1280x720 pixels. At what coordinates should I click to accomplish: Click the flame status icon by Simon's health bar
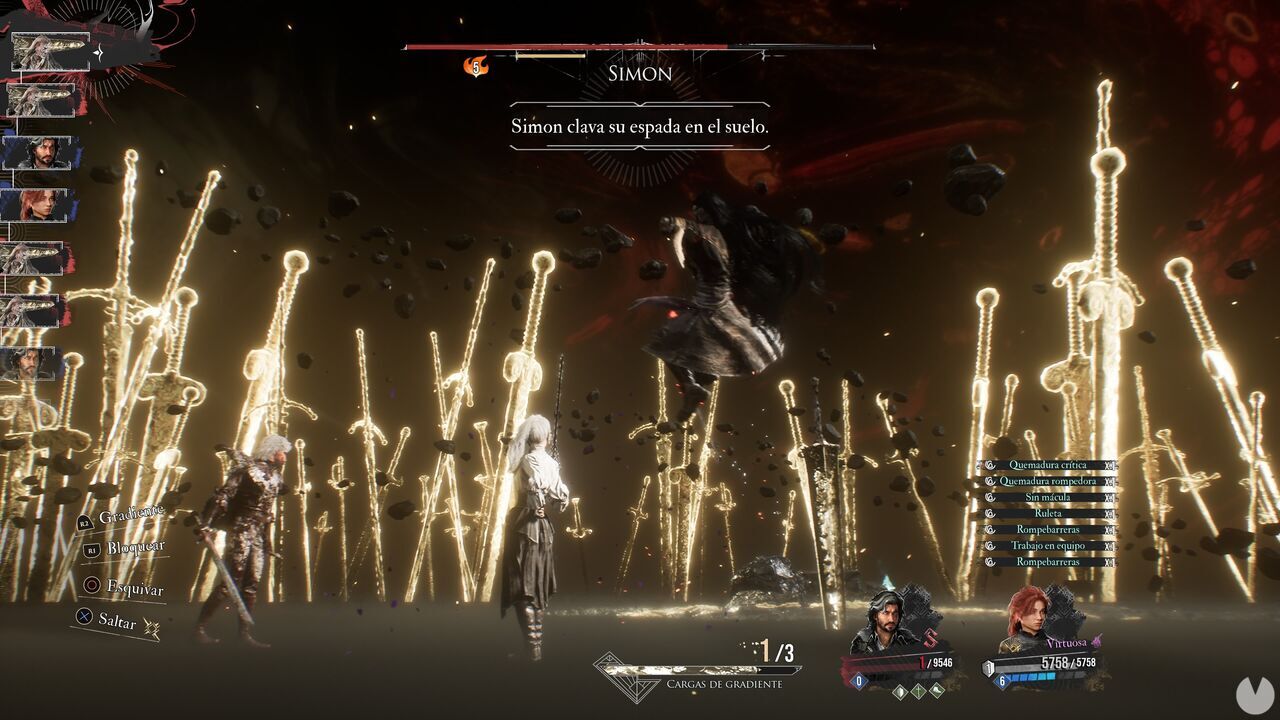click(476, 66)
